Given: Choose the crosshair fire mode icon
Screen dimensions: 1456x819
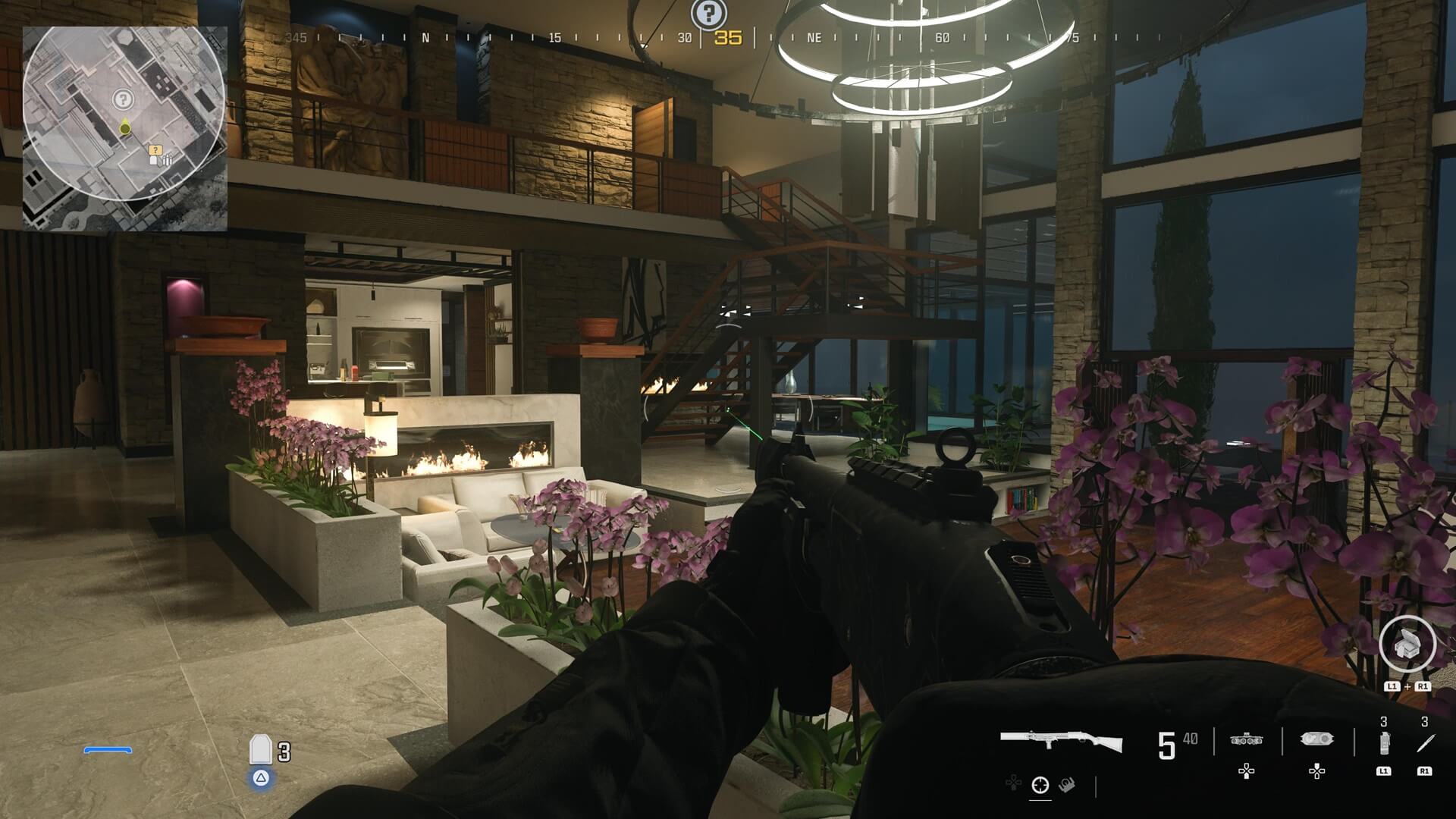Looking at the screenshot, I should (1040, 786).
